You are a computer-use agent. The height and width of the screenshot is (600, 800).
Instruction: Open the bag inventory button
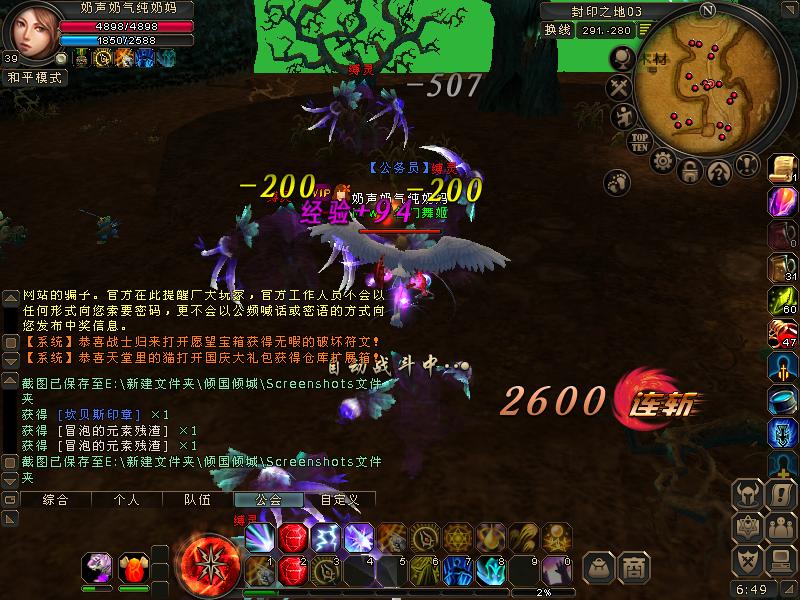click(598, 567)
